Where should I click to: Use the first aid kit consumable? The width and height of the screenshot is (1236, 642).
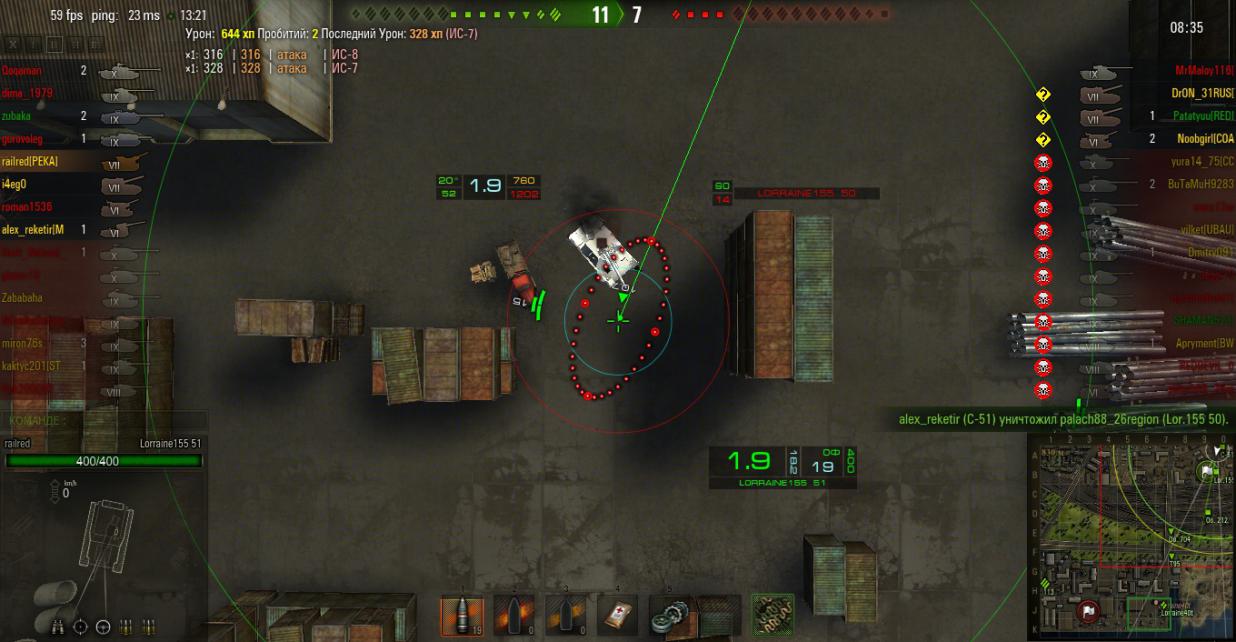click(618, 615)
